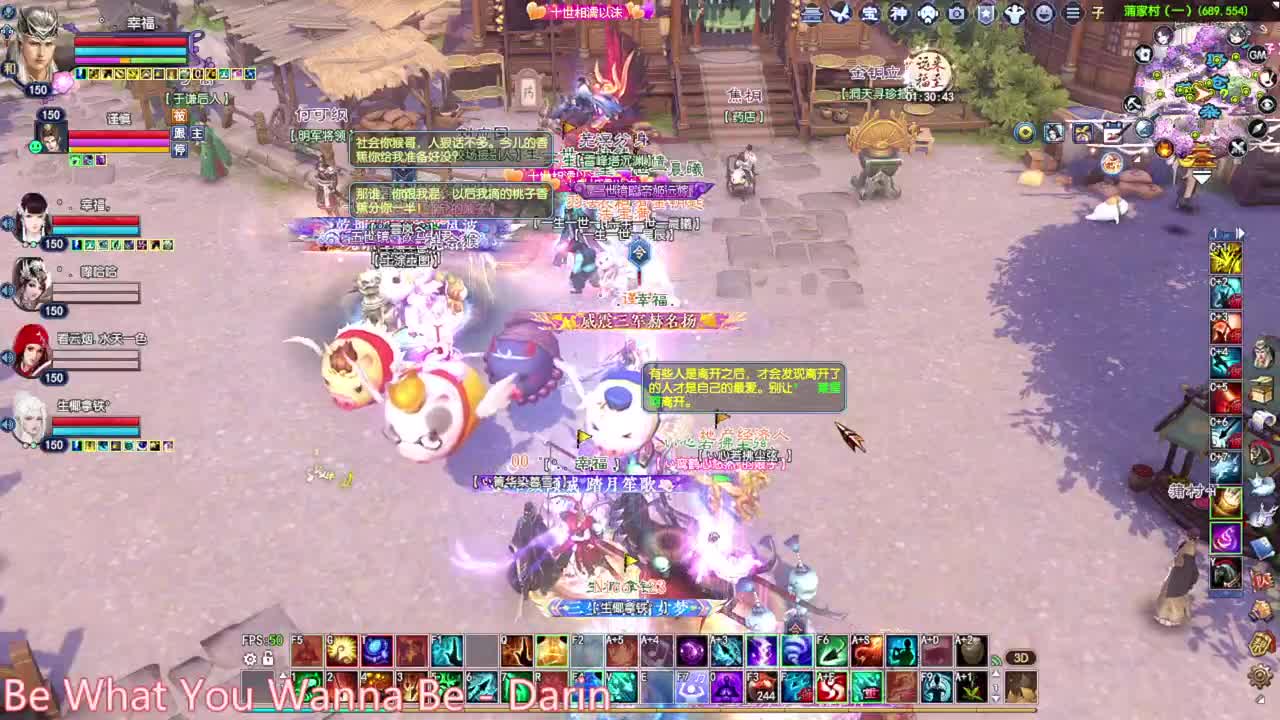This screenshot has width=1280, height=720.
Task: Open the 宝 treasure panel icon
Action: (x=868, y=14)
